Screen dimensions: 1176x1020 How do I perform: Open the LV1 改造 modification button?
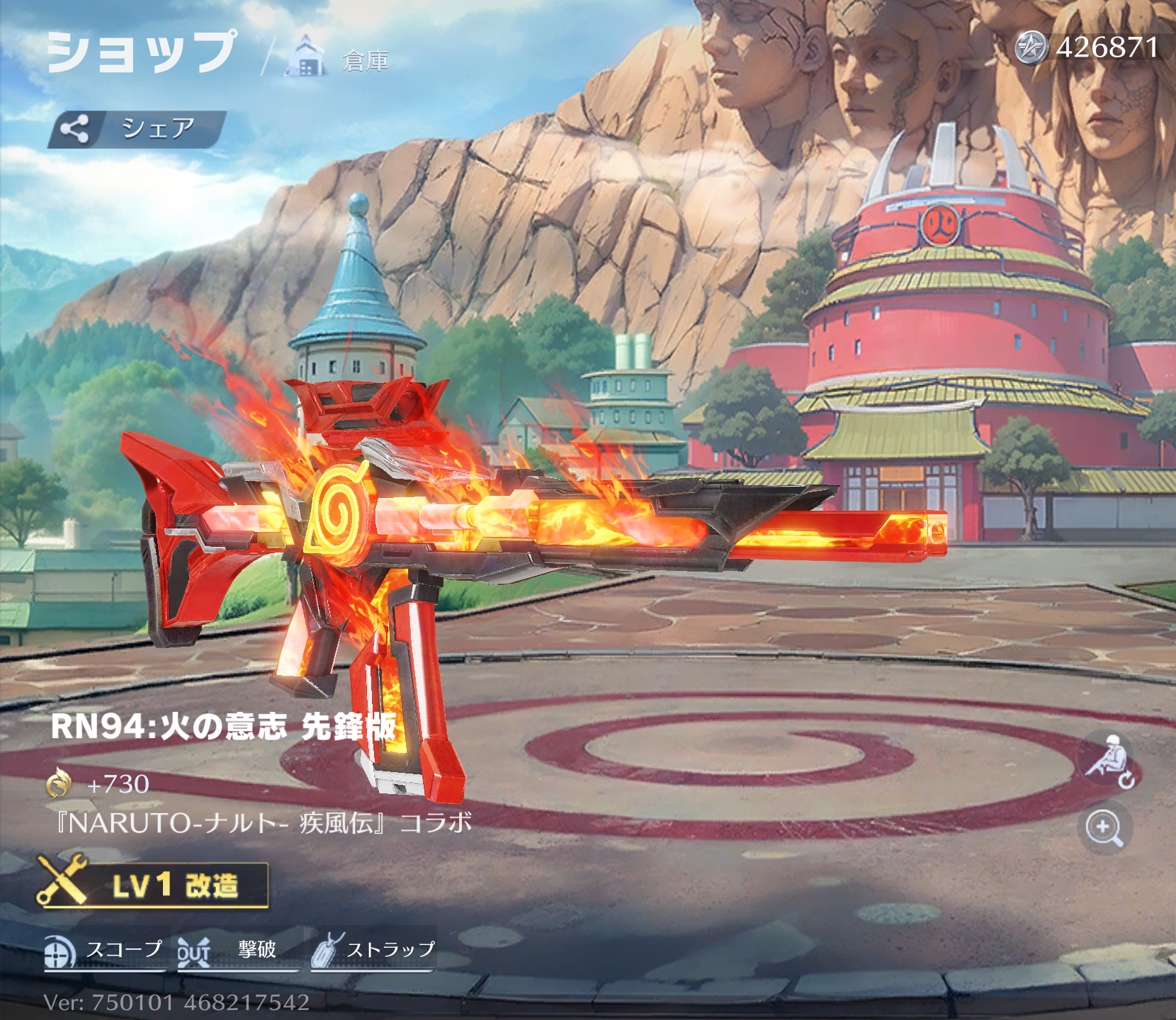(x=154, y=885)
